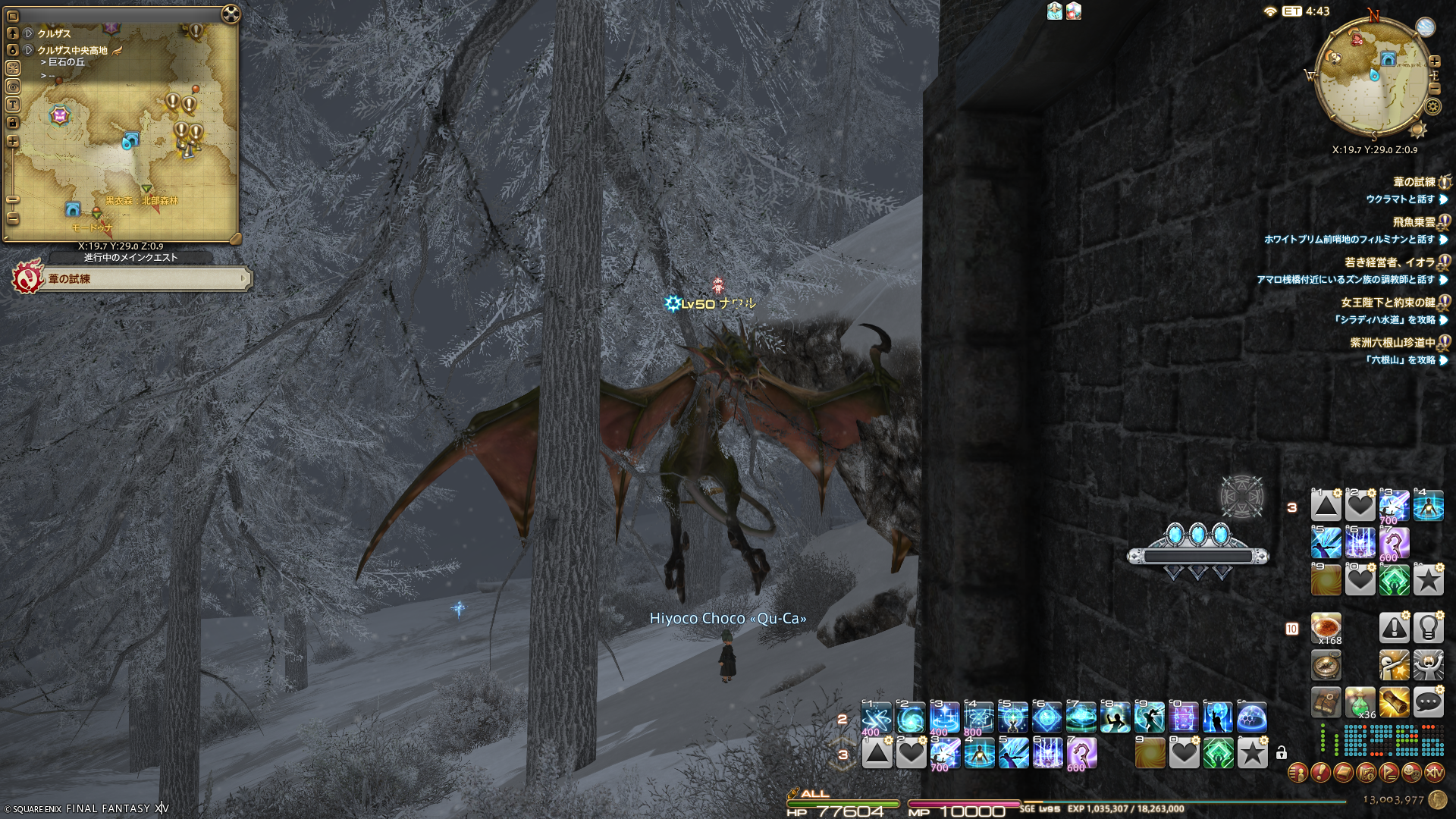Select the 飛魚乗雲 quest in tracker
Image resolution: width=1456 pixels, height=819 pixels.
point(1414,222)
